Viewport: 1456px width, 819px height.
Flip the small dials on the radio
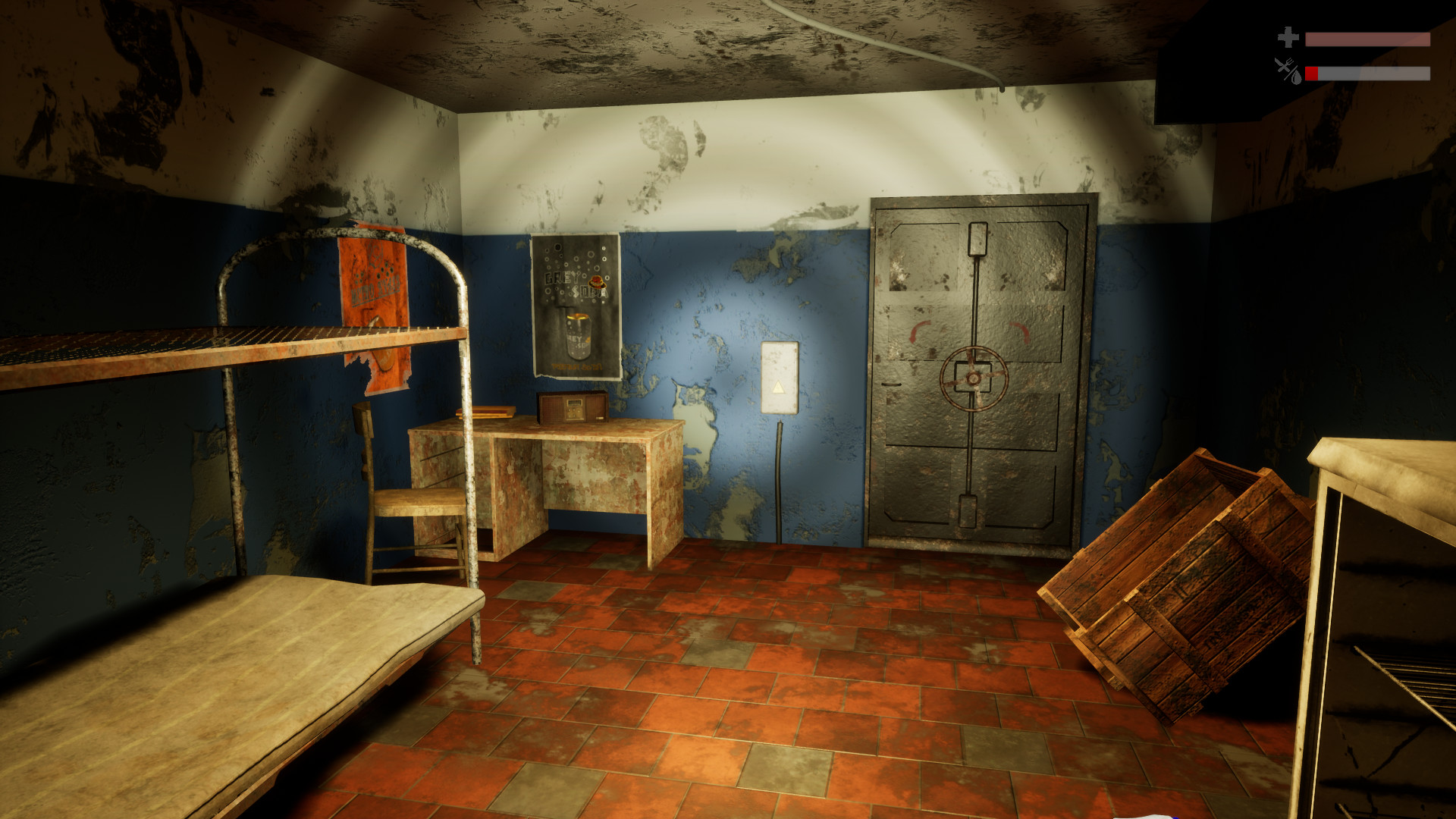point(573,409)
